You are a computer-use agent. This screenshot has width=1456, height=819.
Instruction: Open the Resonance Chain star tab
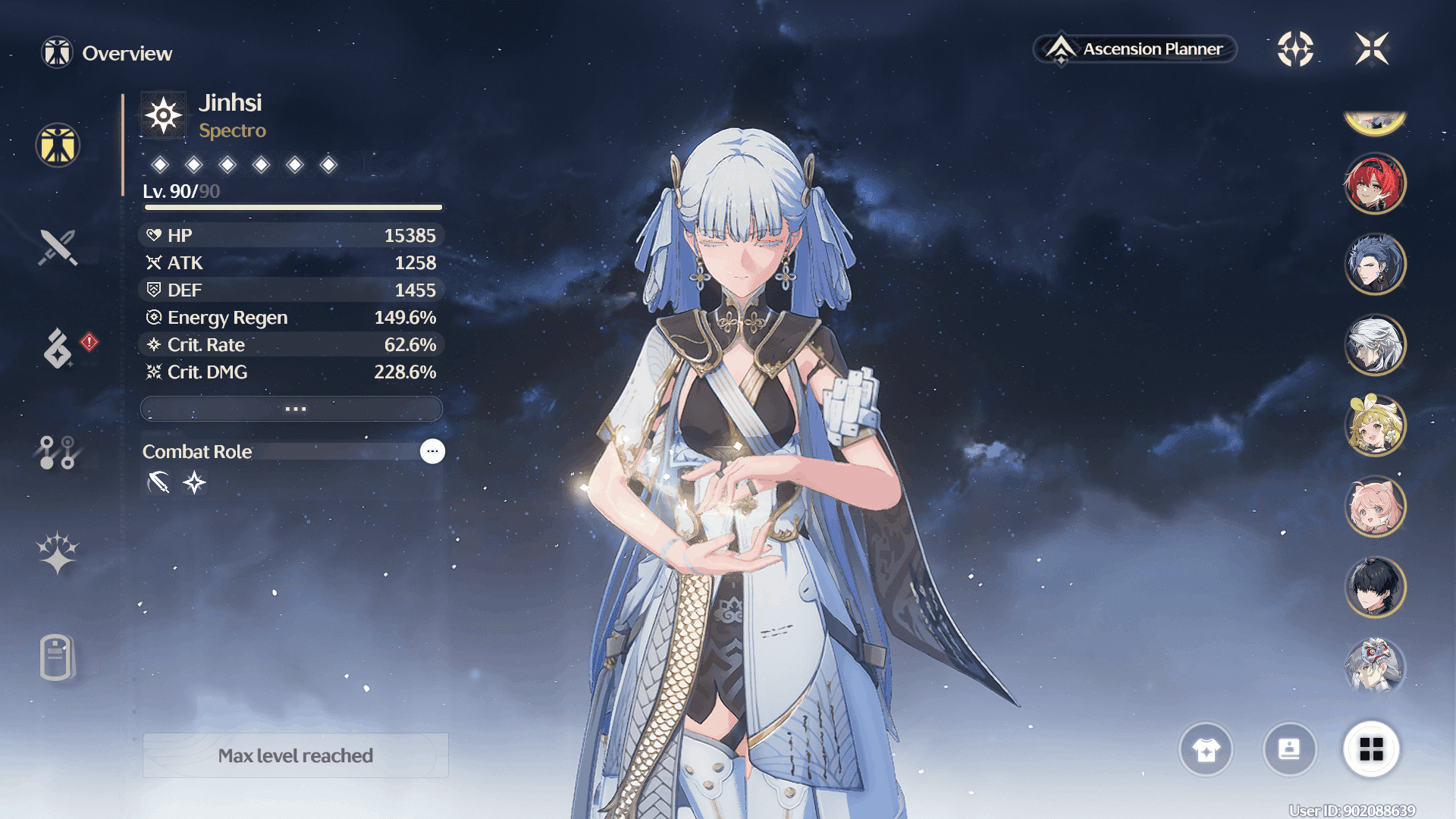pos(58,553)
